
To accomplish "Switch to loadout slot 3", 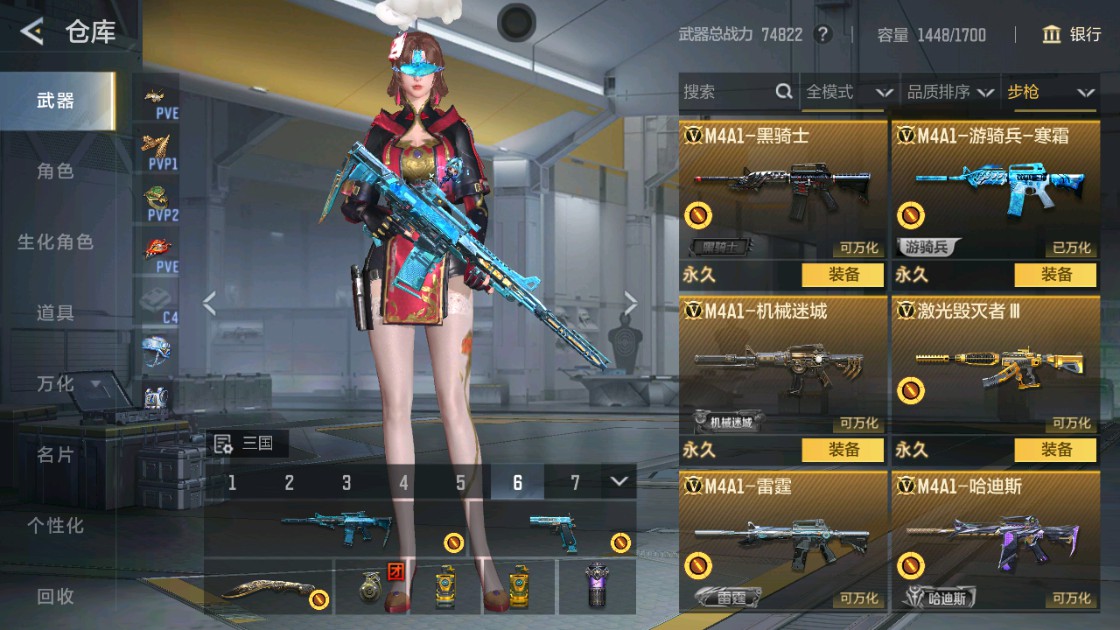I will pyautogui.click(x=346, y=483).
